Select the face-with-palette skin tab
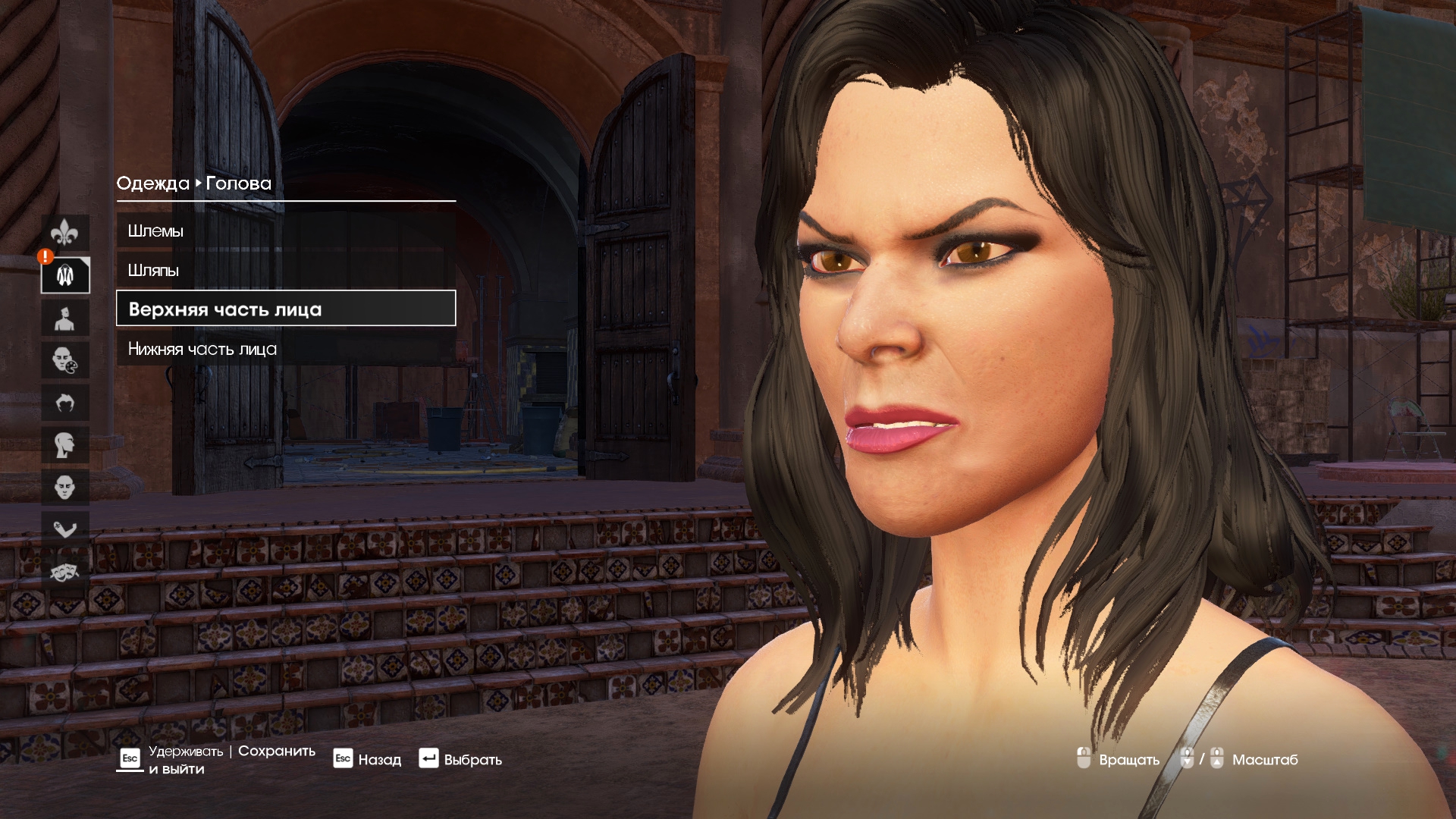The width and height of the screenshot is (1456, 819). tap(65, 359)
